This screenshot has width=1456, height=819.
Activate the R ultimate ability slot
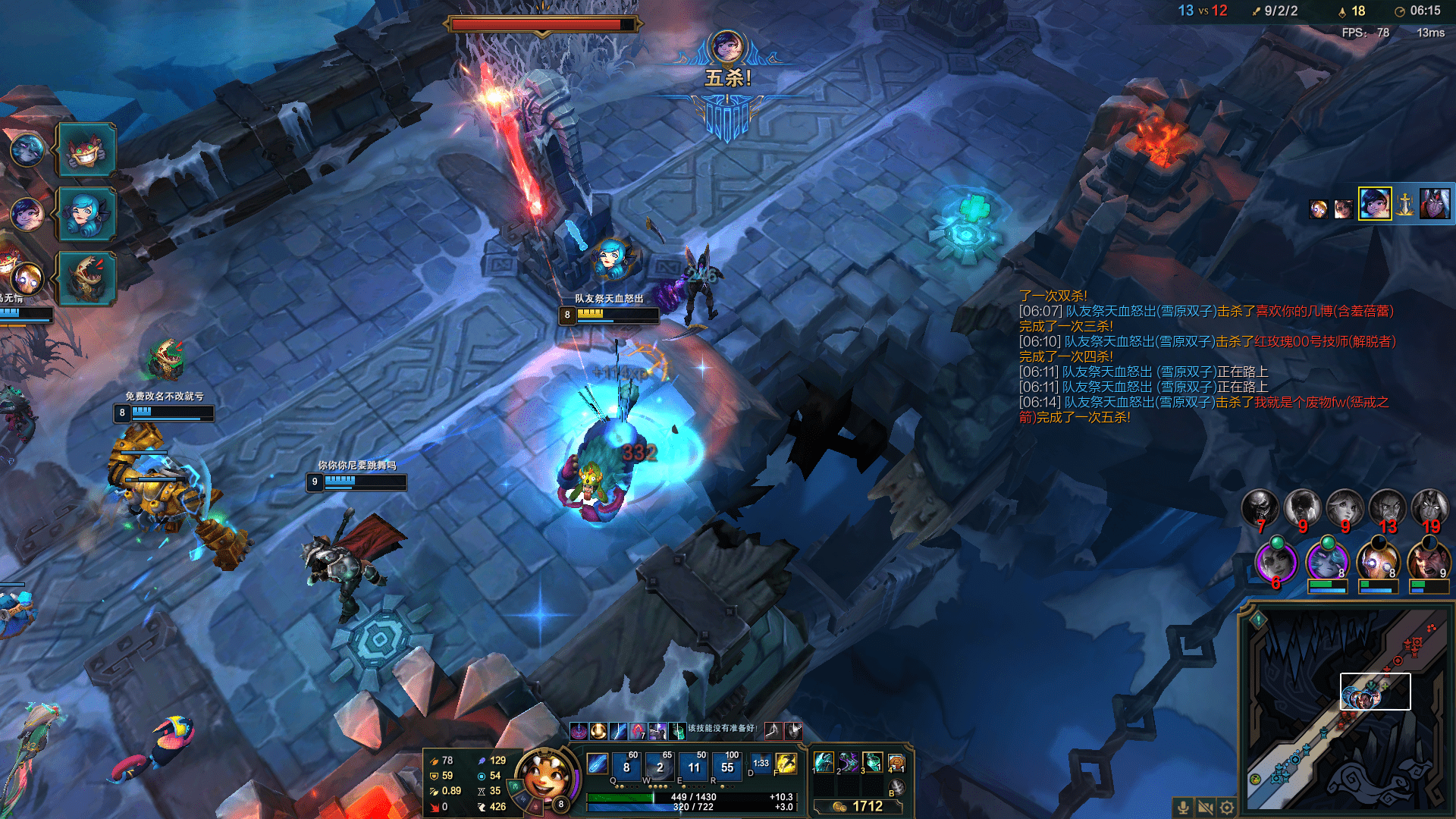[x=727, y=767]
